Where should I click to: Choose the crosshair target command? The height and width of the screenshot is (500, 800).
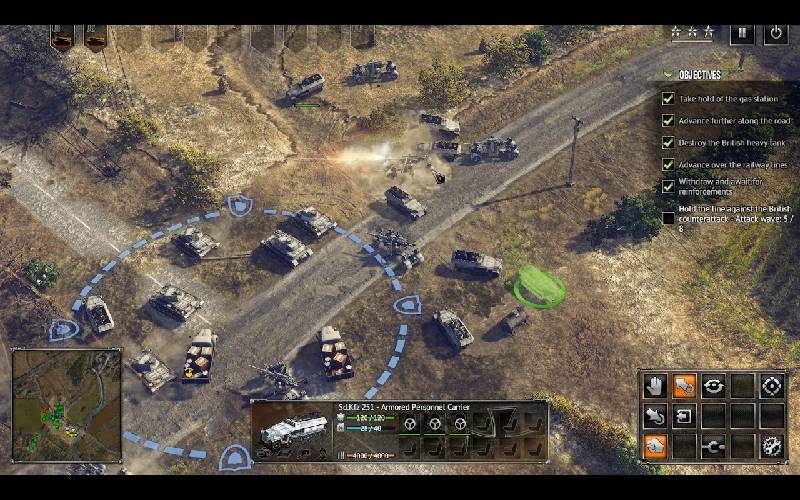(x=771, y=385)
